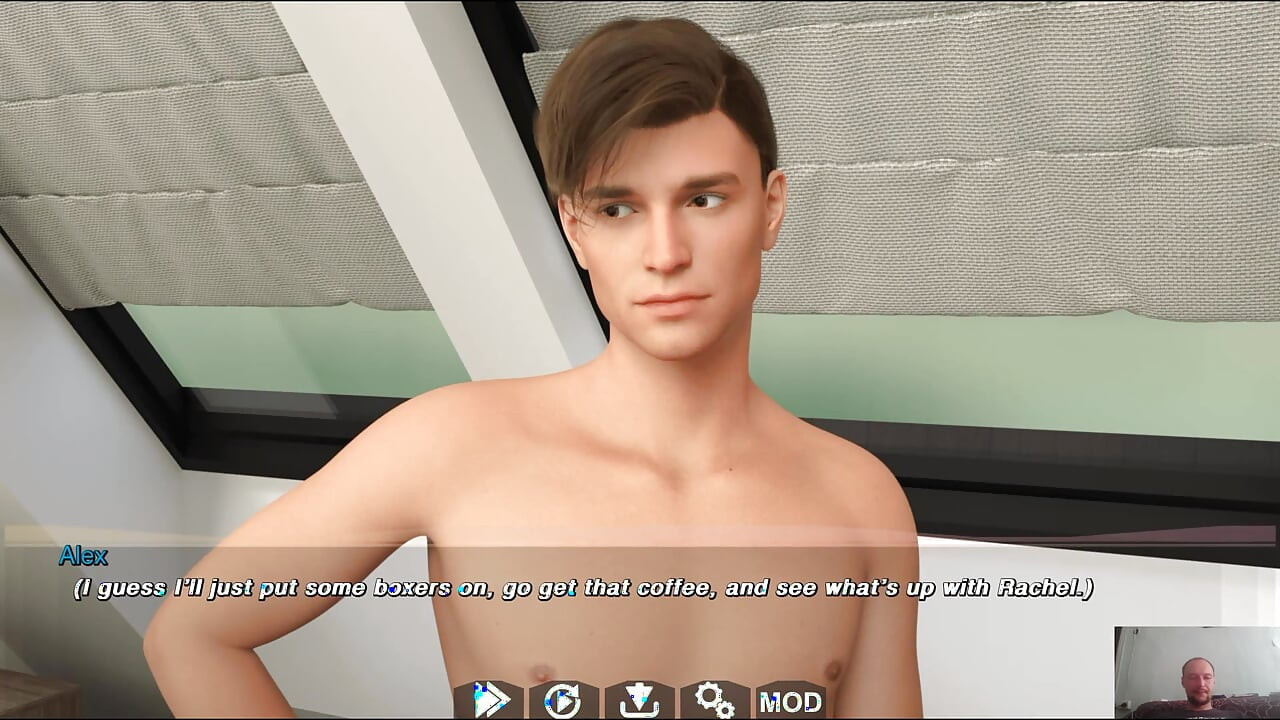The height and width of the screenshot is (720, 1280).
Task: Open the MOD menu
Action: (790, 701)
